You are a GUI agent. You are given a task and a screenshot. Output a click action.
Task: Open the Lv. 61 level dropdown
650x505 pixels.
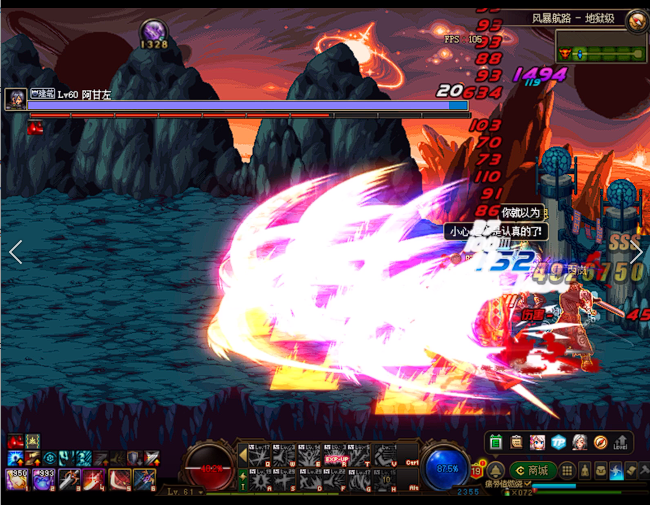[185, 492]
